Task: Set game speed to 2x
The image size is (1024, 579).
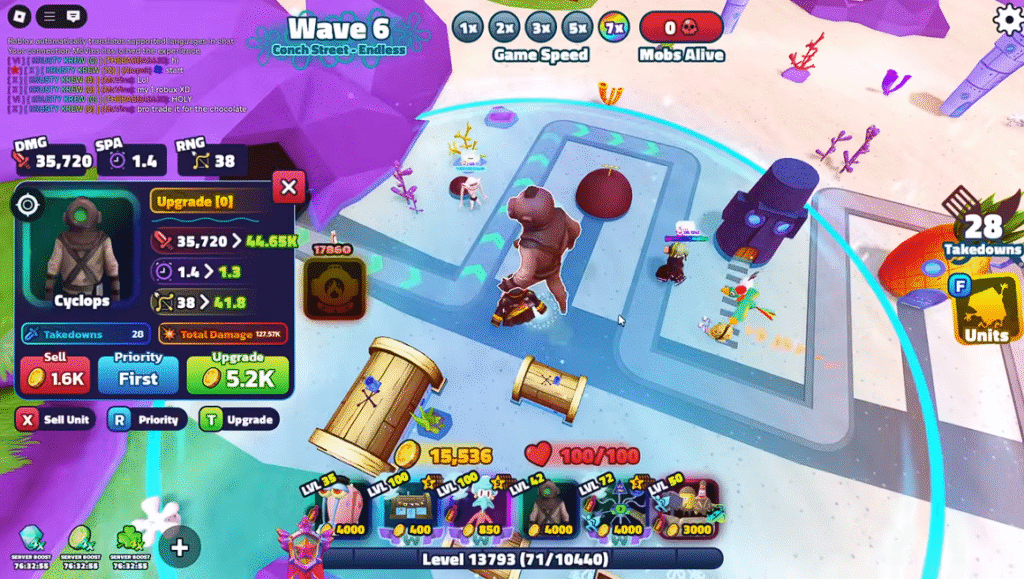Action: [504, 27]
